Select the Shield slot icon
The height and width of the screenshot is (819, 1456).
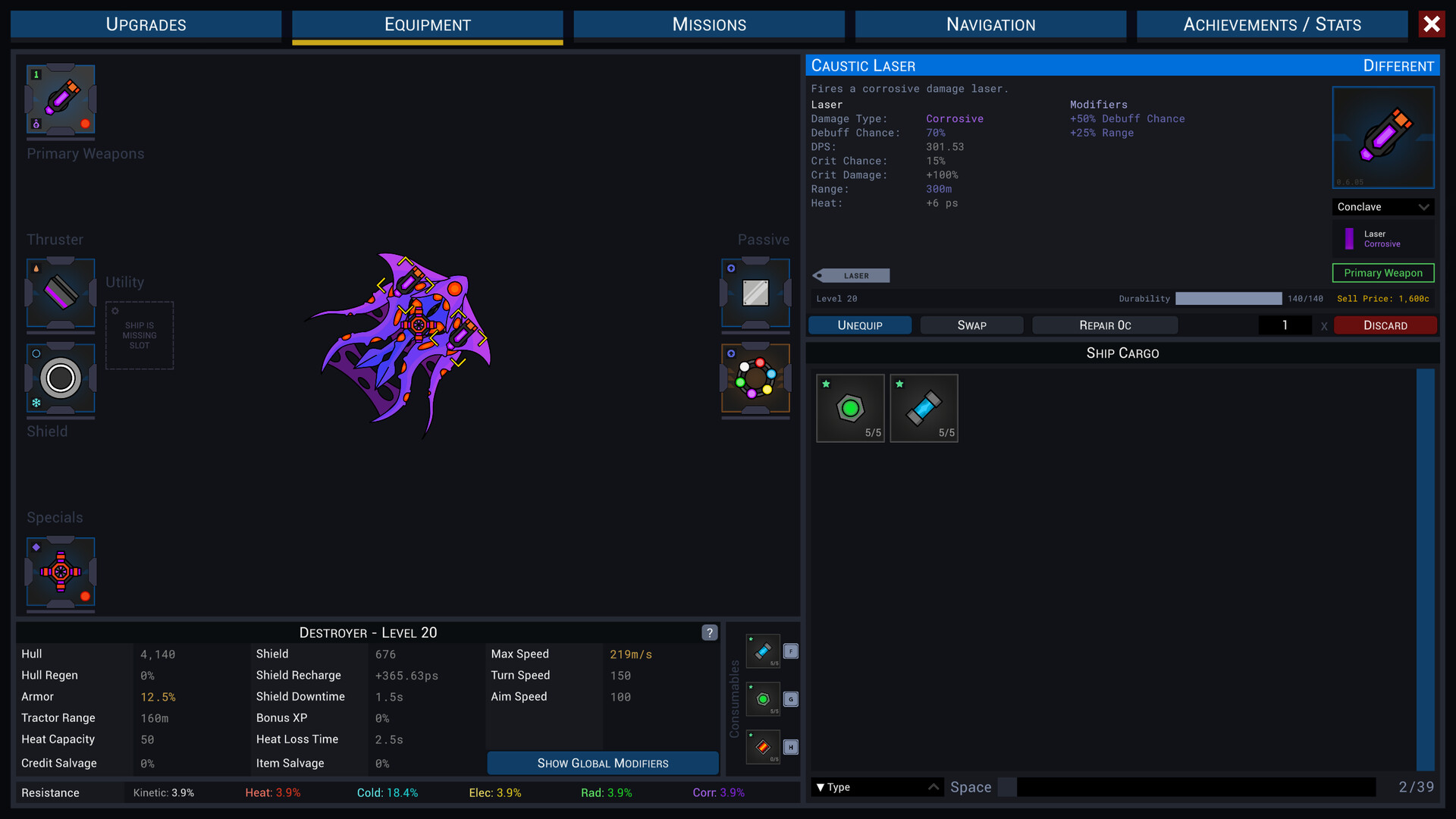point(60,378)
